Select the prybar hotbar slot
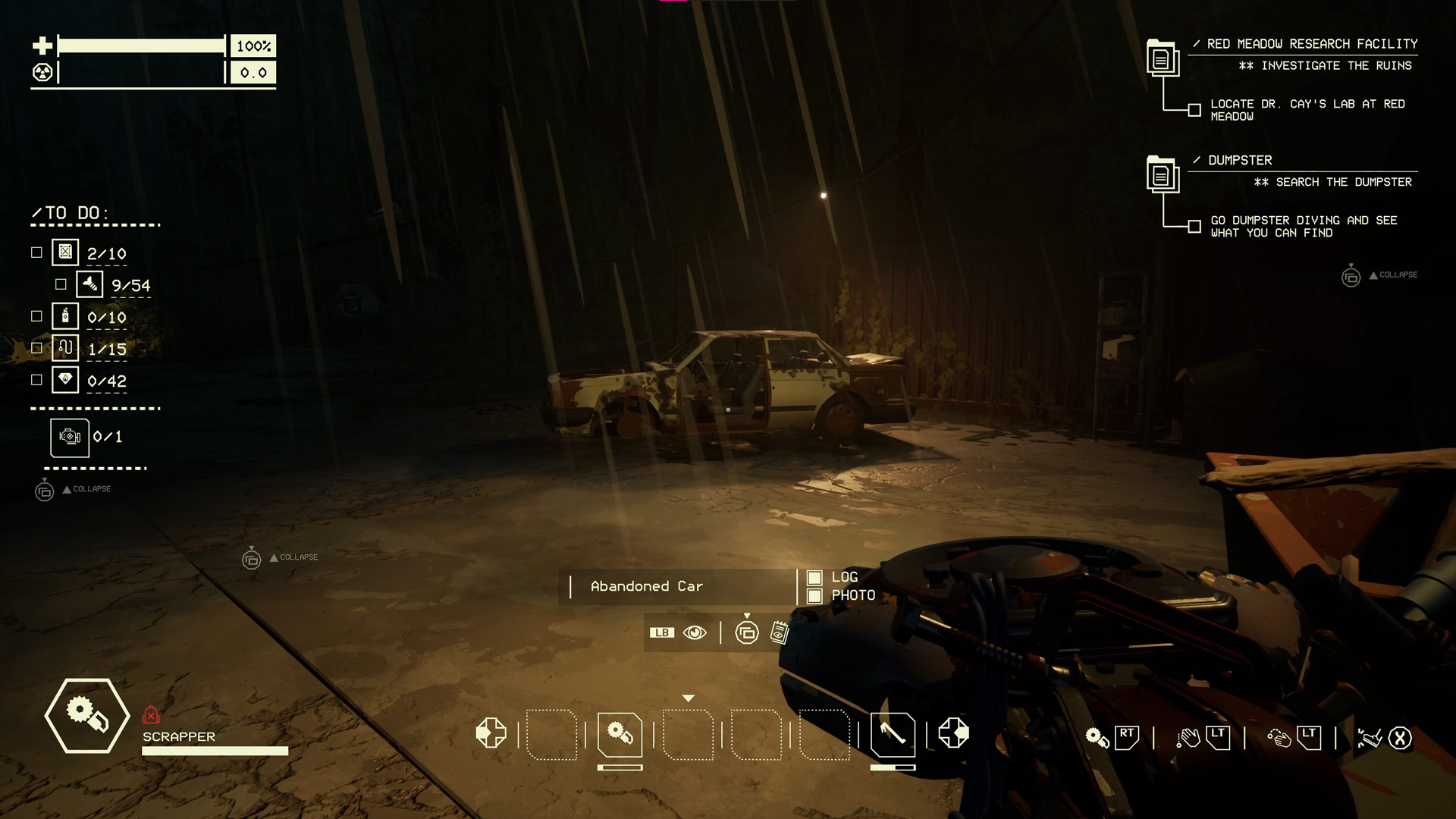Screen dimensions: 1456x819 point(893,734)
